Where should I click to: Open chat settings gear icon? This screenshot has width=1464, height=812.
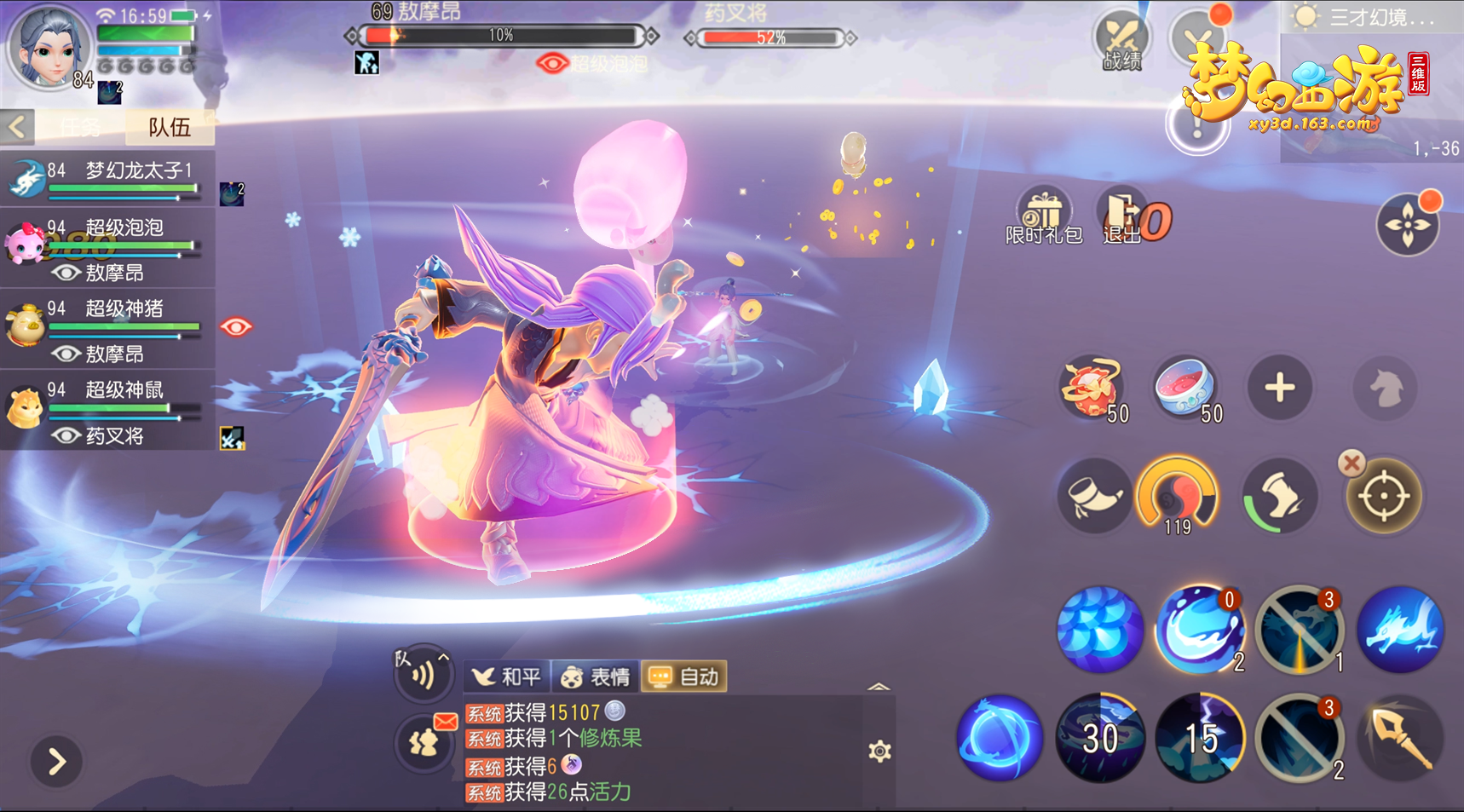[879, 751]
